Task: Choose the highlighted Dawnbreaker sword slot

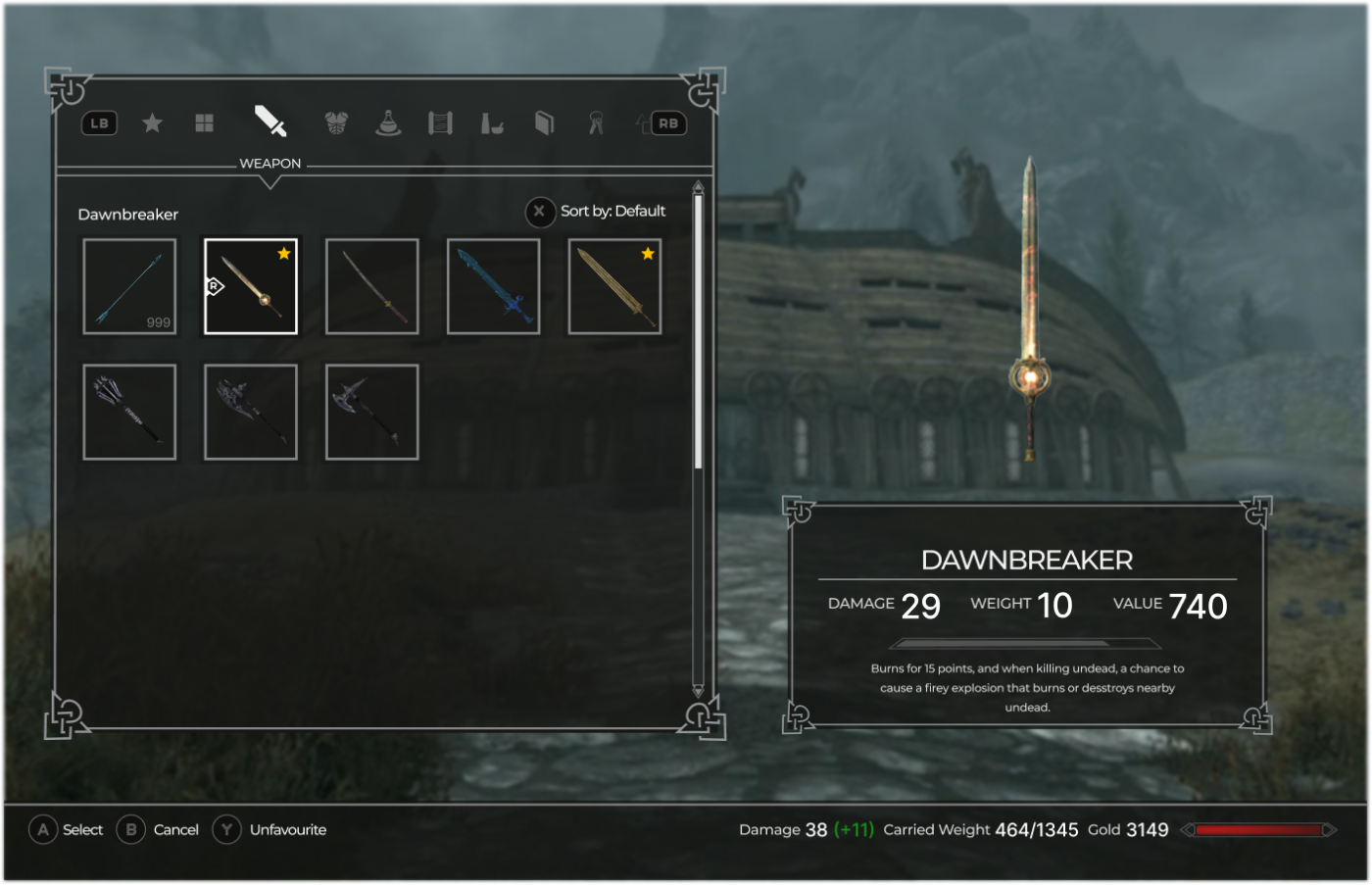Action: (x=251, y=286)
